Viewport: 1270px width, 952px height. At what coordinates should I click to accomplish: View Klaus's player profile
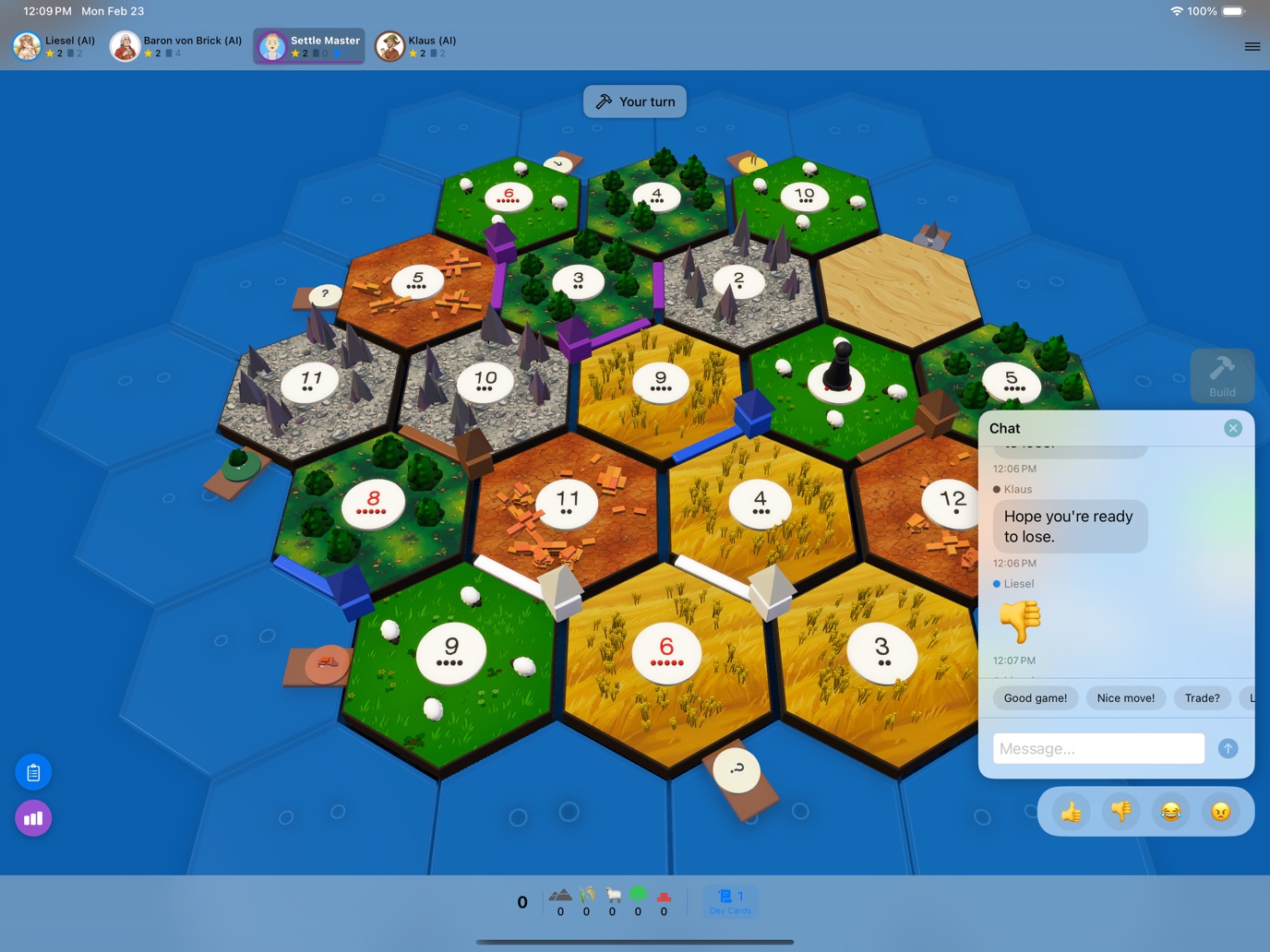pos(389,45)
